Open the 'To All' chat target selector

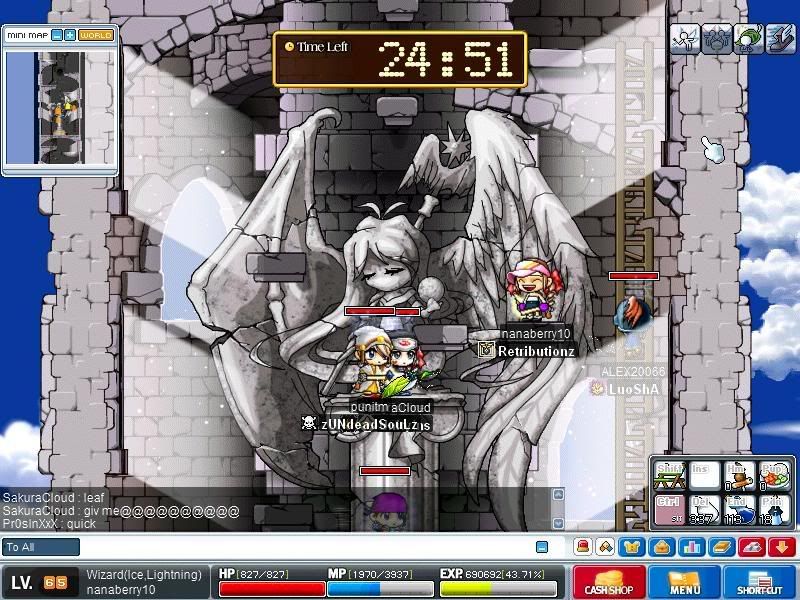(41, 547)
